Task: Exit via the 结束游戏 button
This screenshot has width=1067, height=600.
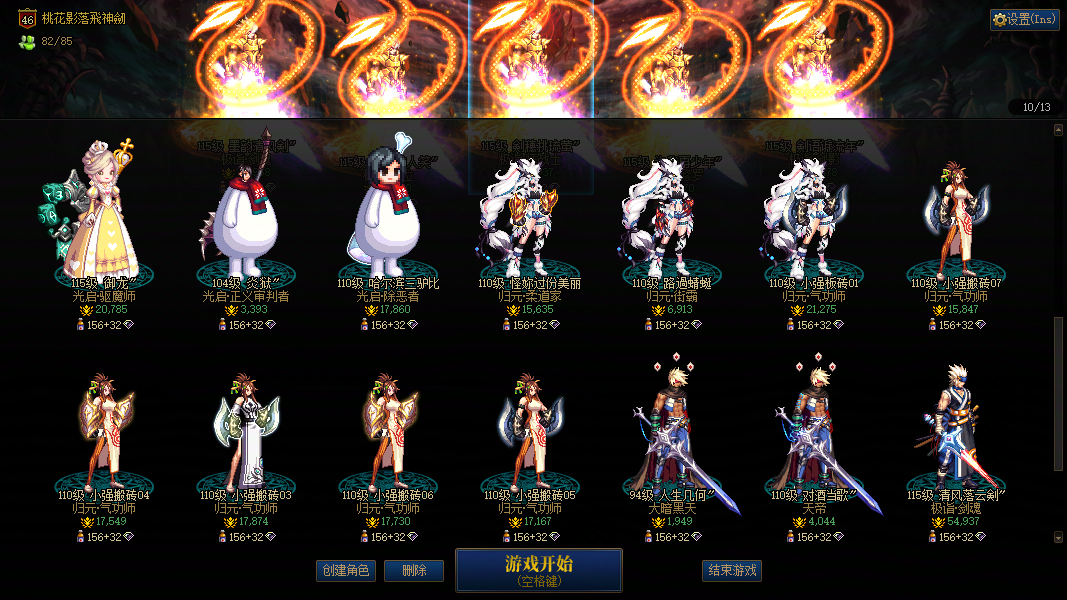Action: coord(732,571)
